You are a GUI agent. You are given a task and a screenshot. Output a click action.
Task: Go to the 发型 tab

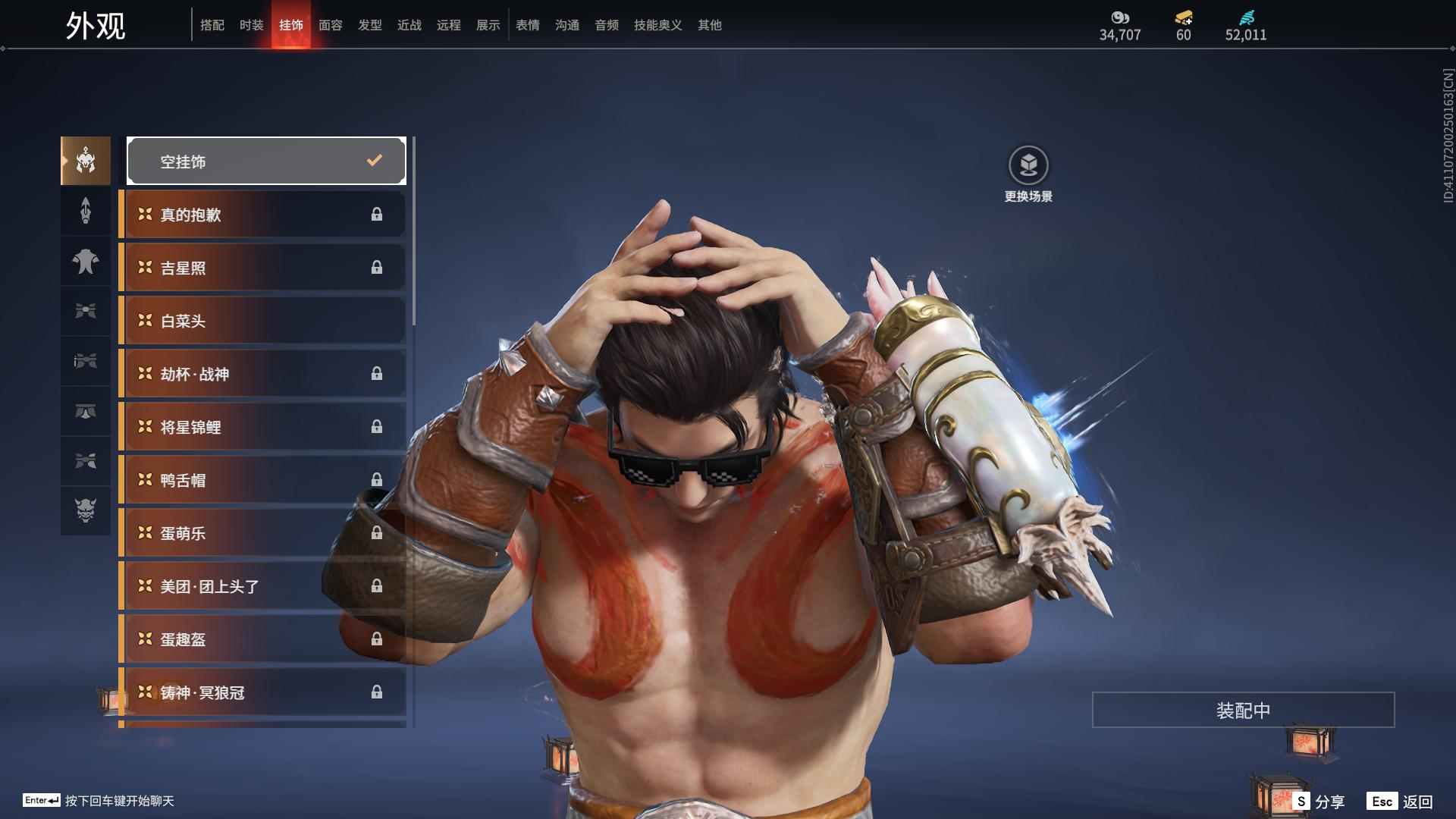(x=370, y=25)
